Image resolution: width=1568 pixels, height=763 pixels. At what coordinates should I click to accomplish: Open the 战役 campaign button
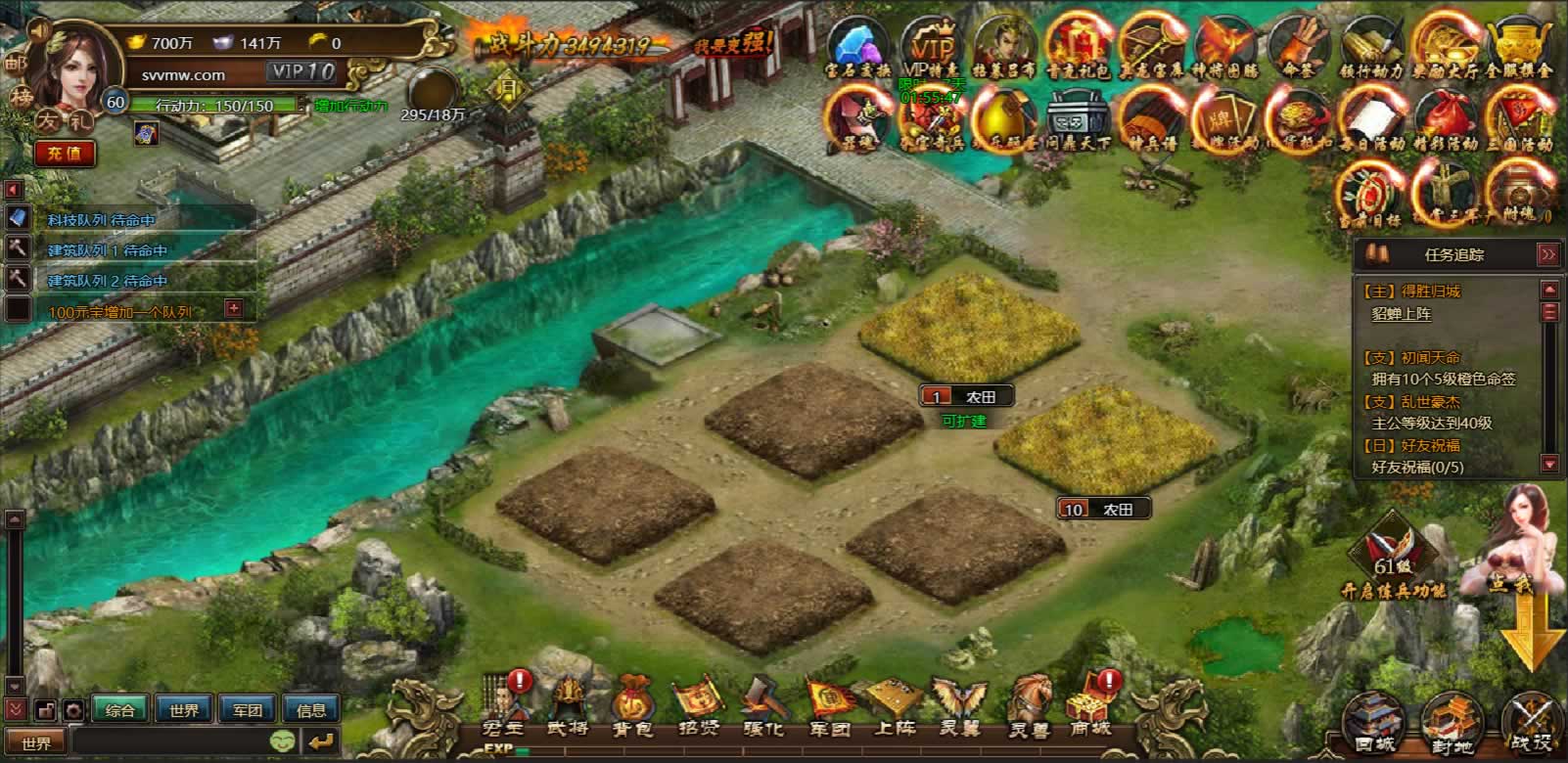pyautogui.click(x=1530, y=726)
